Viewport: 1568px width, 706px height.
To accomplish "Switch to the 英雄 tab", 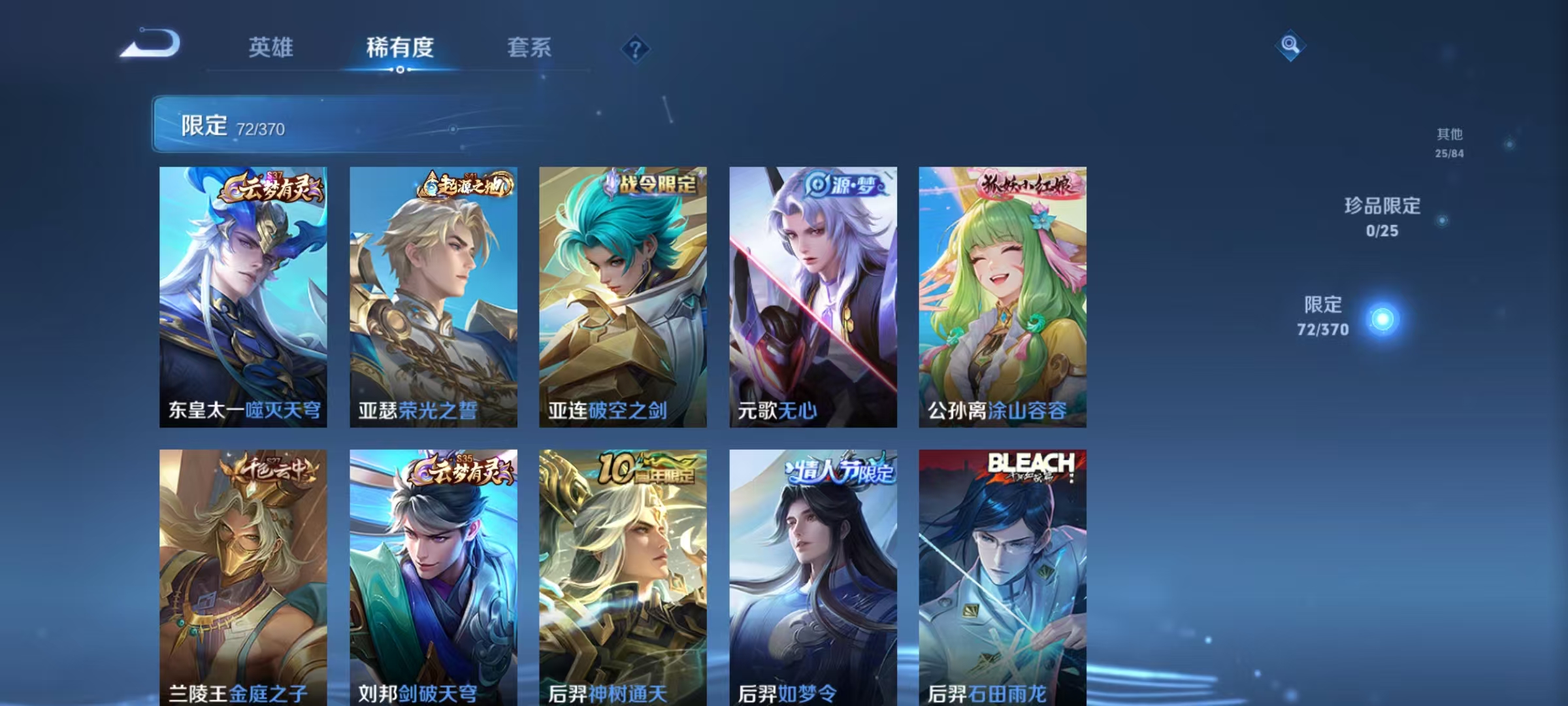I will click(270, 47).
